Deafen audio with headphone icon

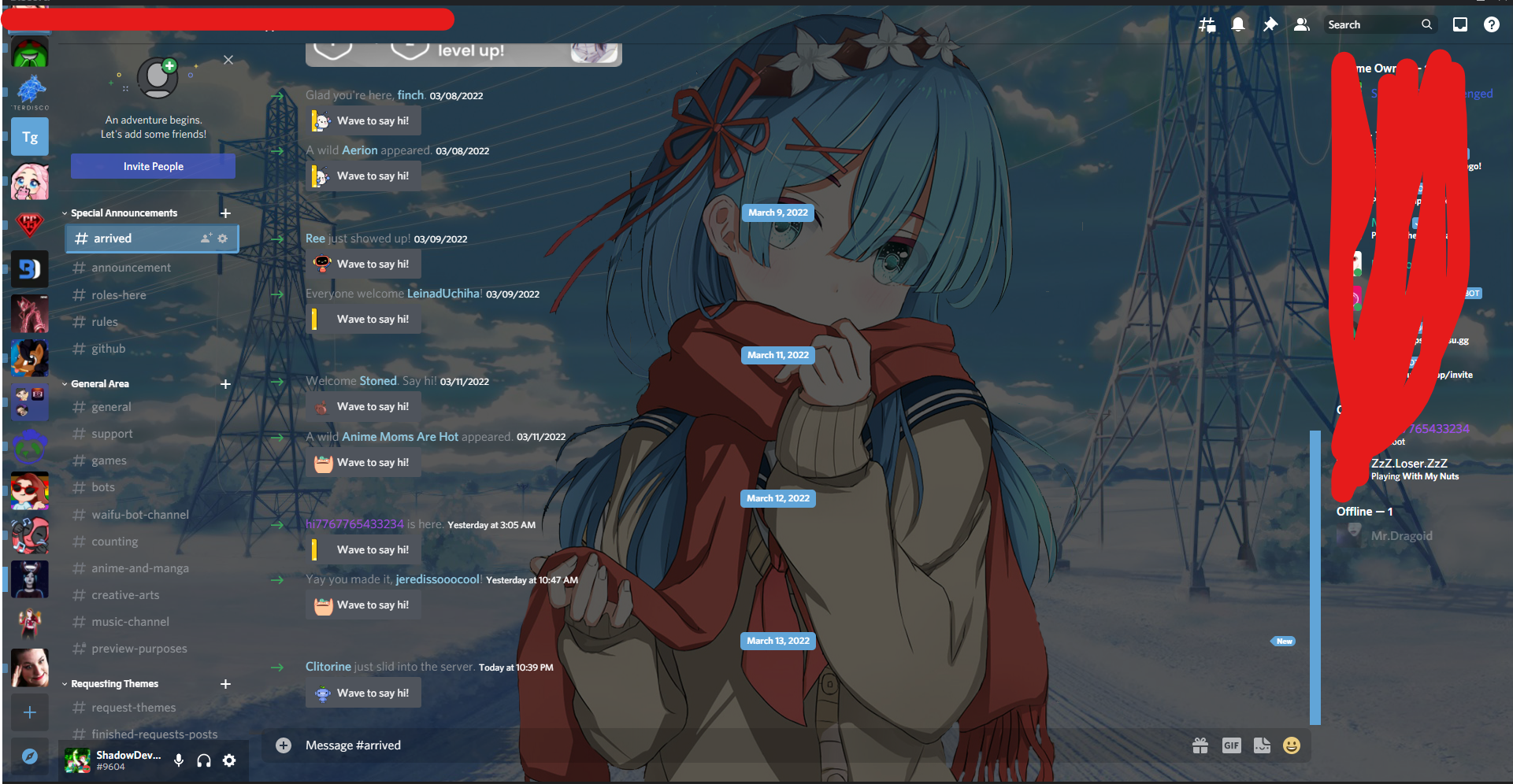(x=203, y=760)
